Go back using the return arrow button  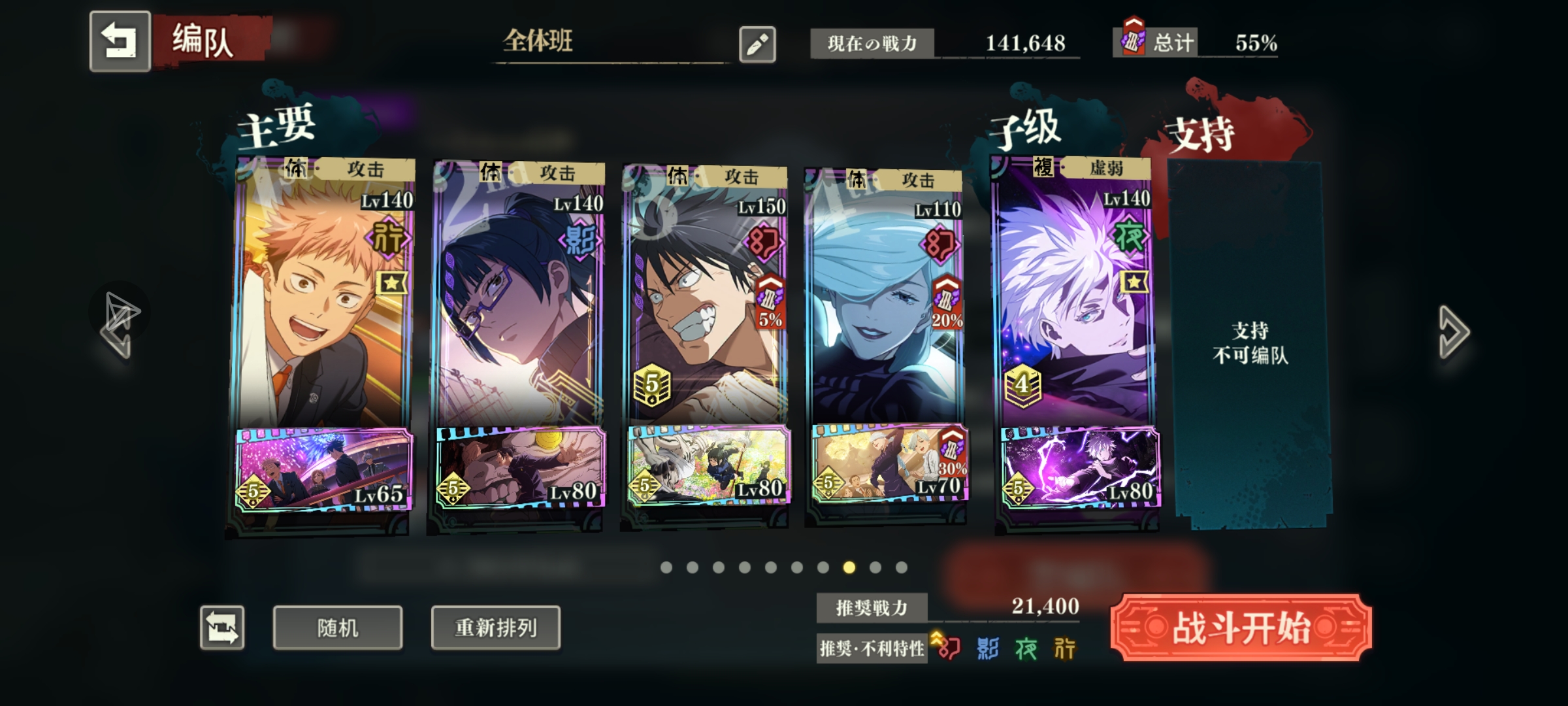click(120, 41)
